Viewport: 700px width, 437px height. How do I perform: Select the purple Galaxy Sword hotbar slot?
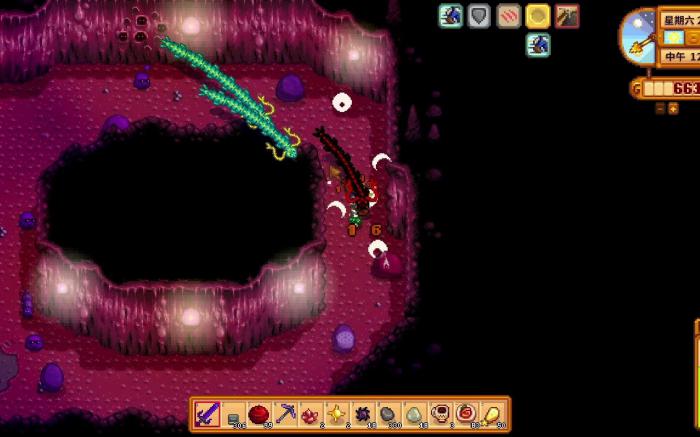[x=208, y=414]
